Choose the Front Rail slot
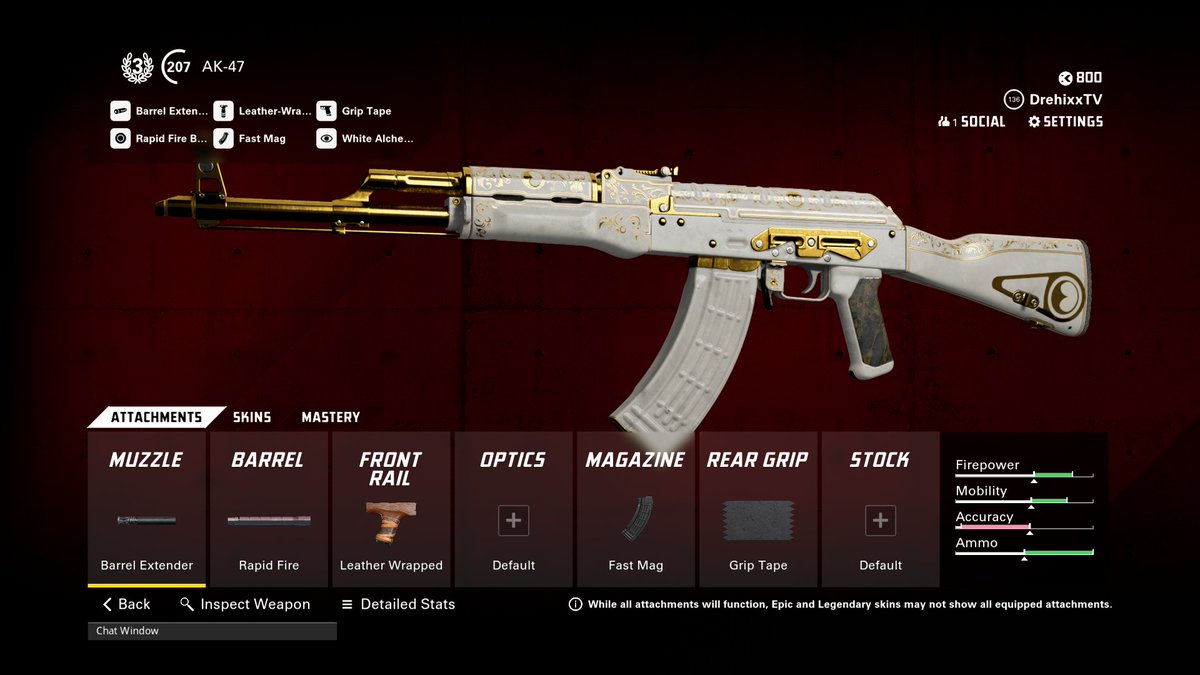1200x675 pixels. (390, 510)
